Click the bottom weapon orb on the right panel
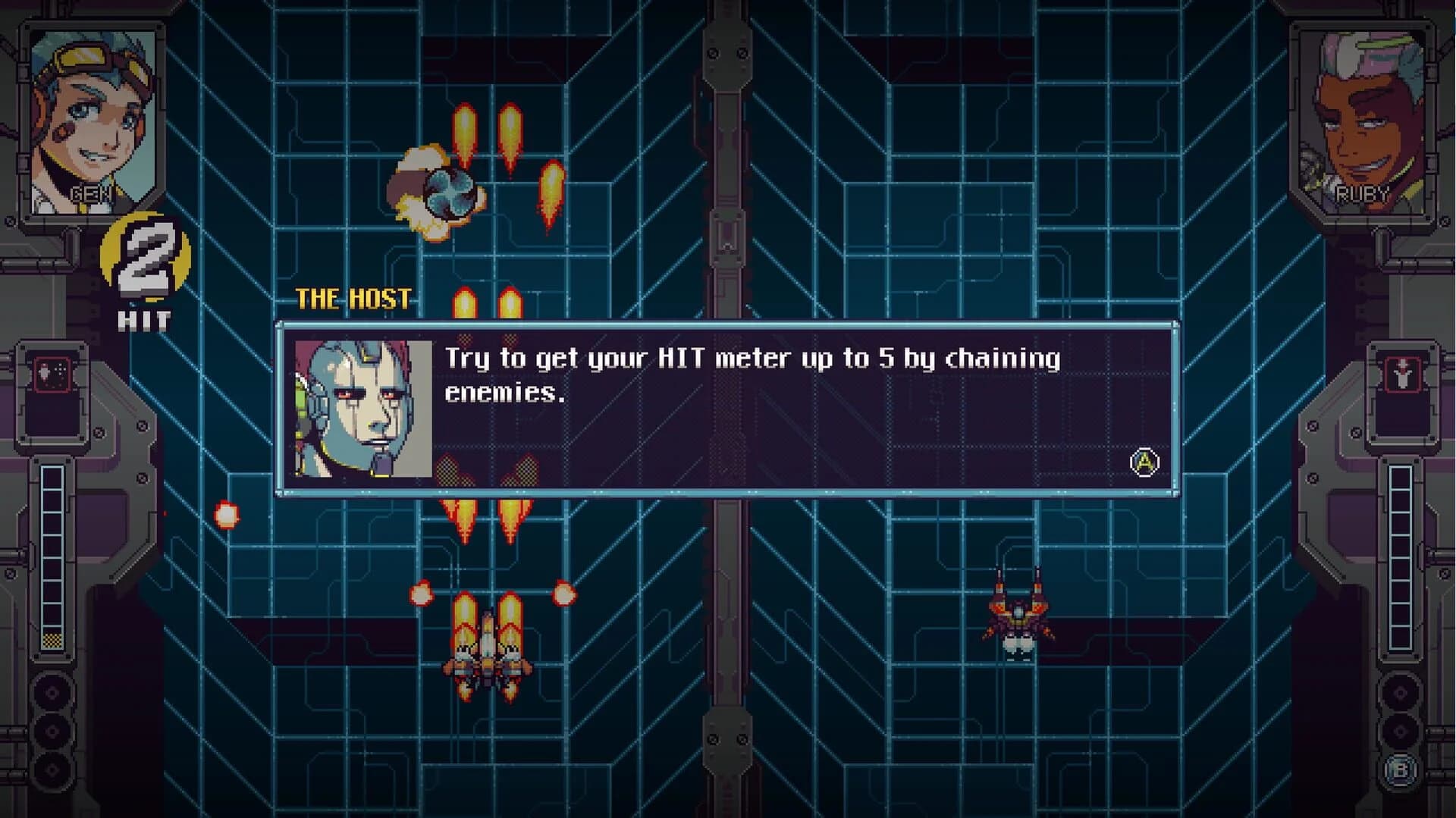The width and height of the screenshot is (1456, 818). tap(1399, 732)
